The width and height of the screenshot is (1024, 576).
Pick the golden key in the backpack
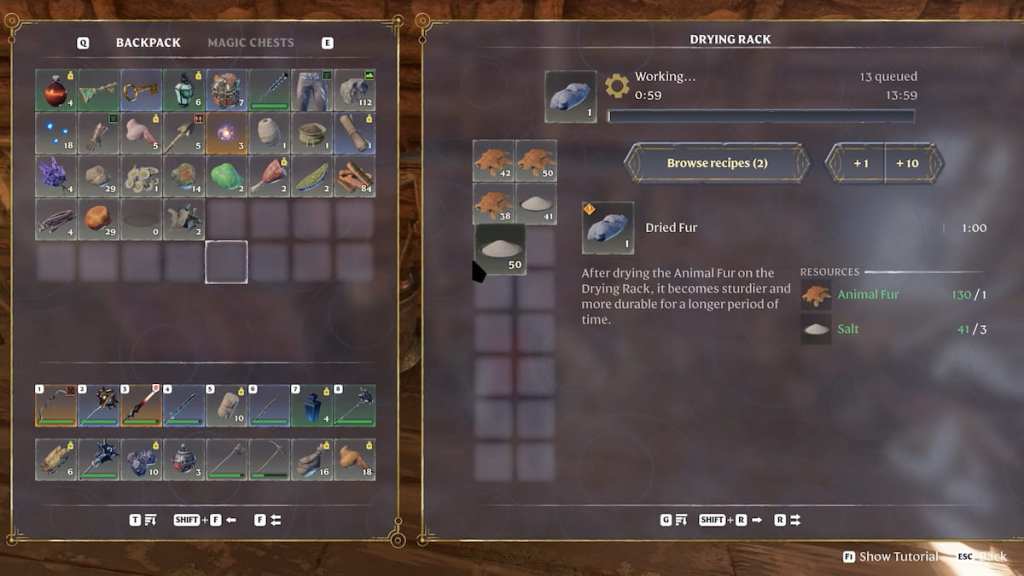141,90
